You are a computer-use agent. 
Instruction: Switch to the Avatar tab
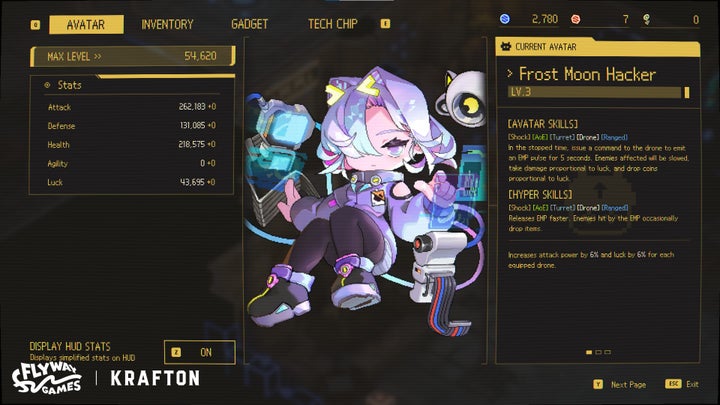point(86,24)
